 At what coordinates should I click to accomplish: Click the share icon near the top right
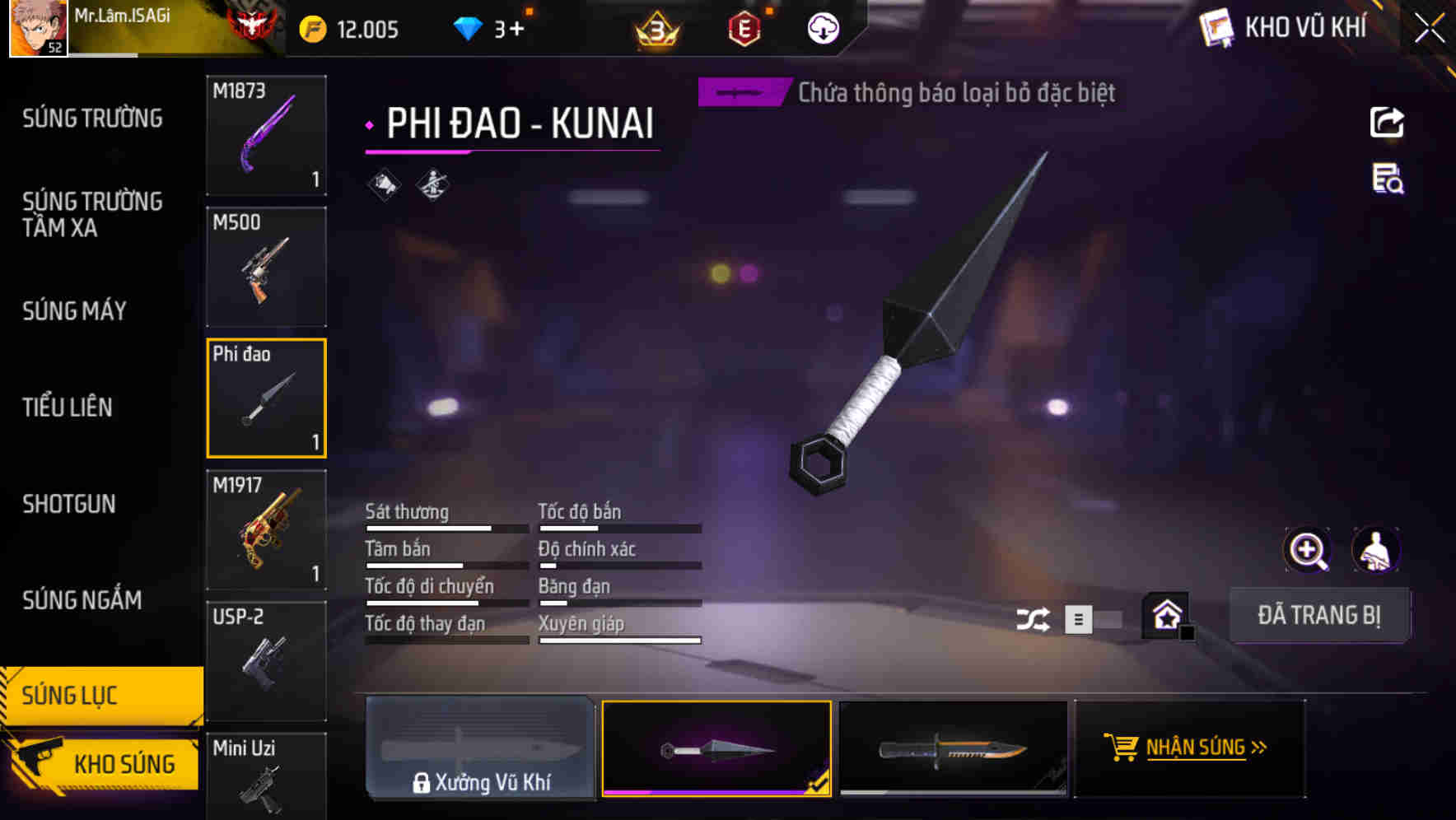(1387, 122)
